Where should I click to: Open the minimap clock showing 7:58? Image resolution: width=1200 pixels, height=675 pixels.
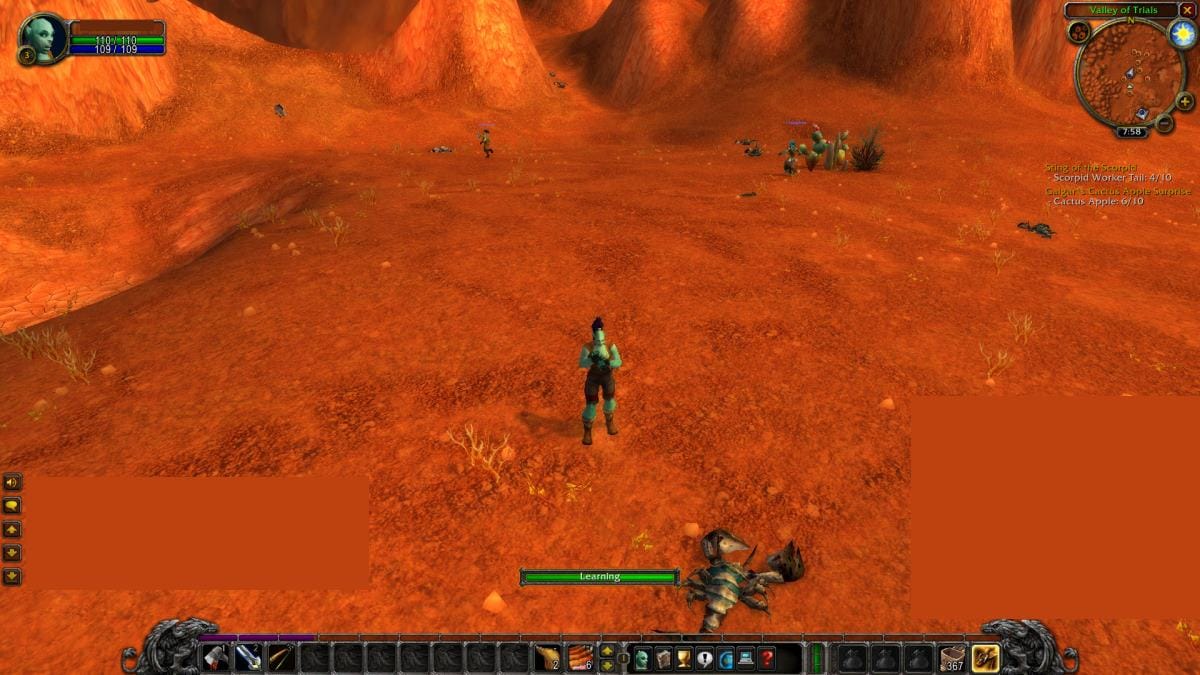[1132, 131]
